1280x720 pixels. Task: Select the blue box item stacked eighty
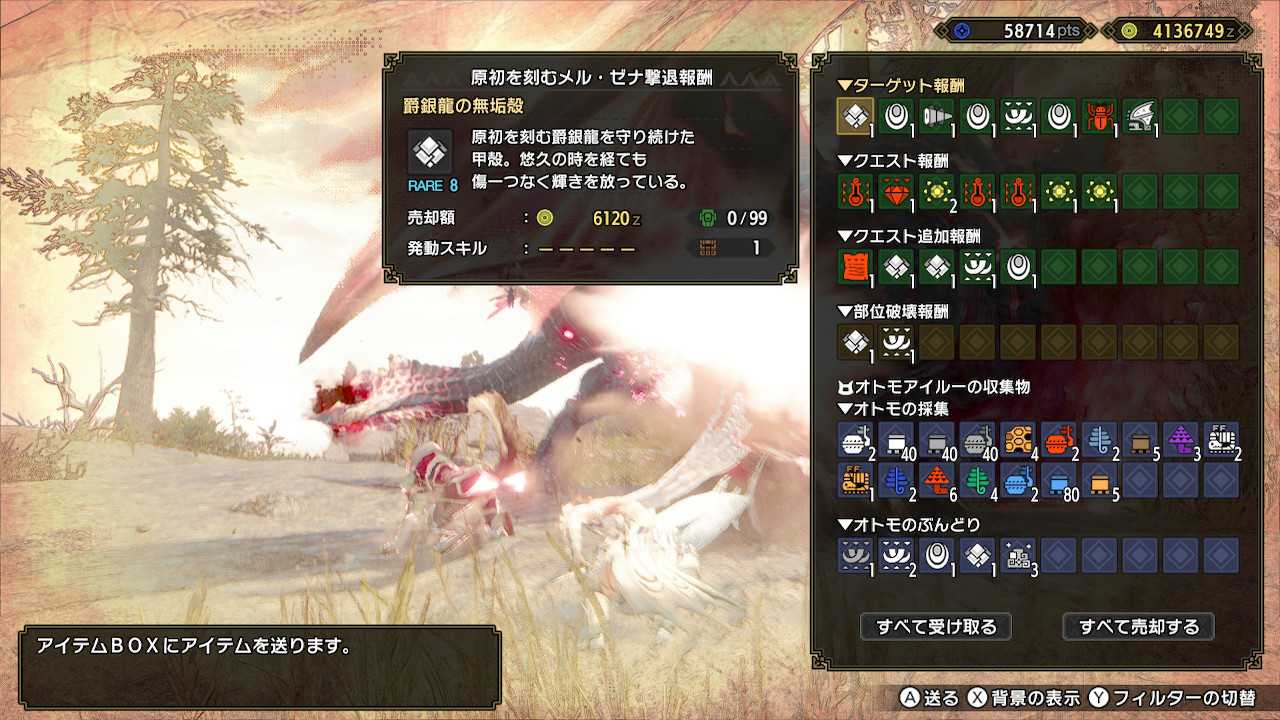1058,481
